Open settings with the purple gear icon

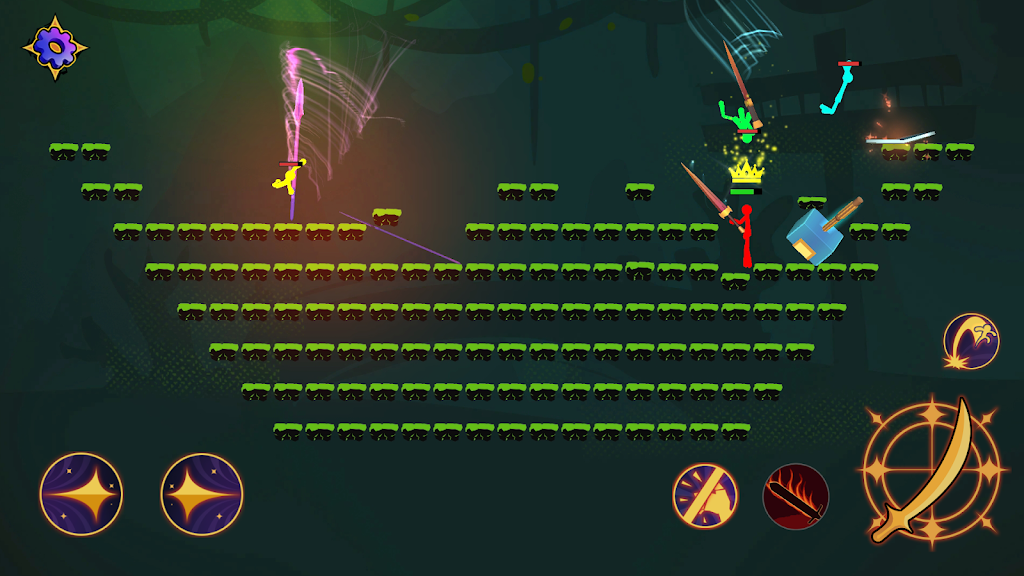[54, 46]
